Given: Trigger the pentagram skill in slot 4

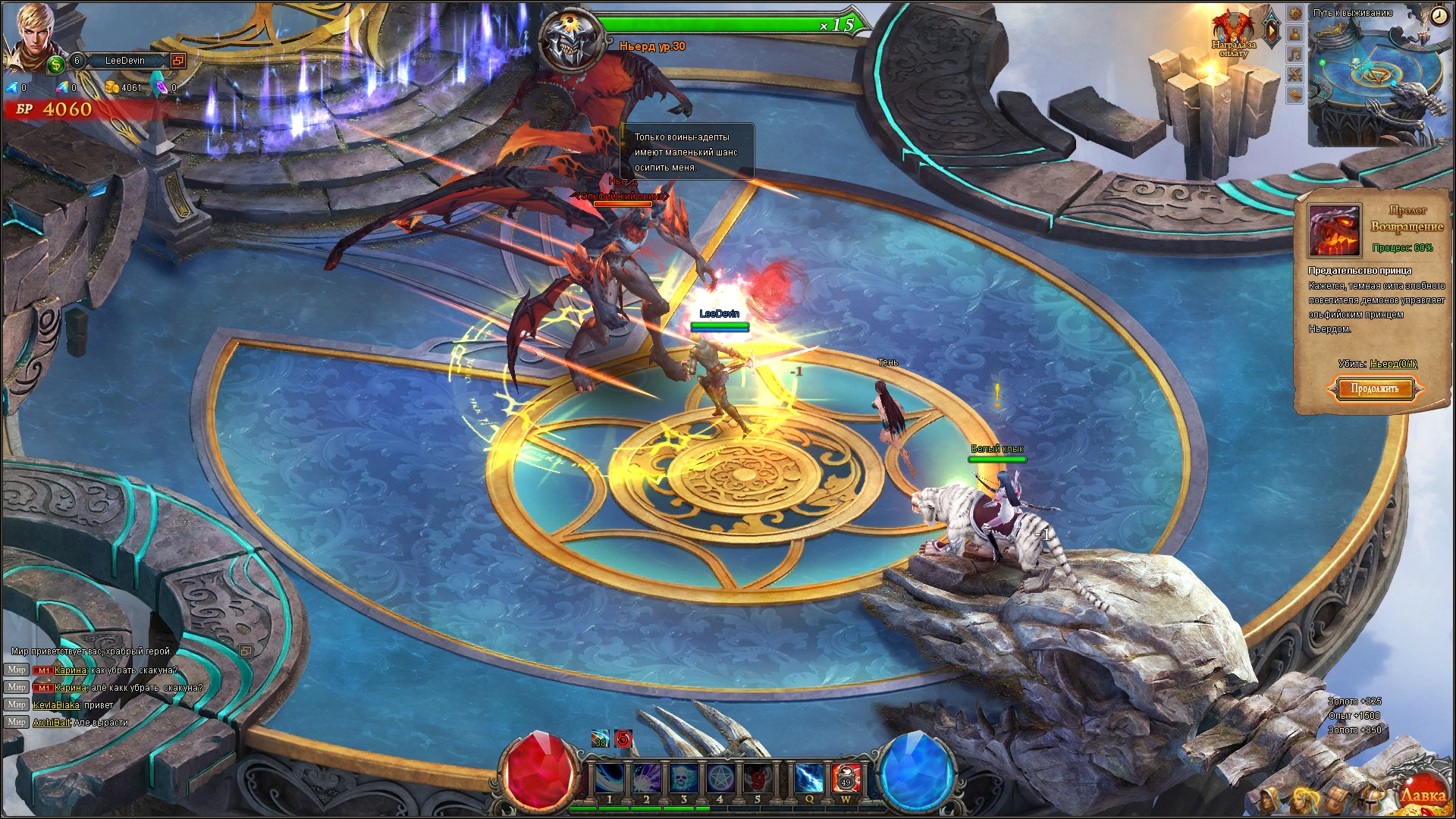Looking at the screenshot, I should coord(720,779).
